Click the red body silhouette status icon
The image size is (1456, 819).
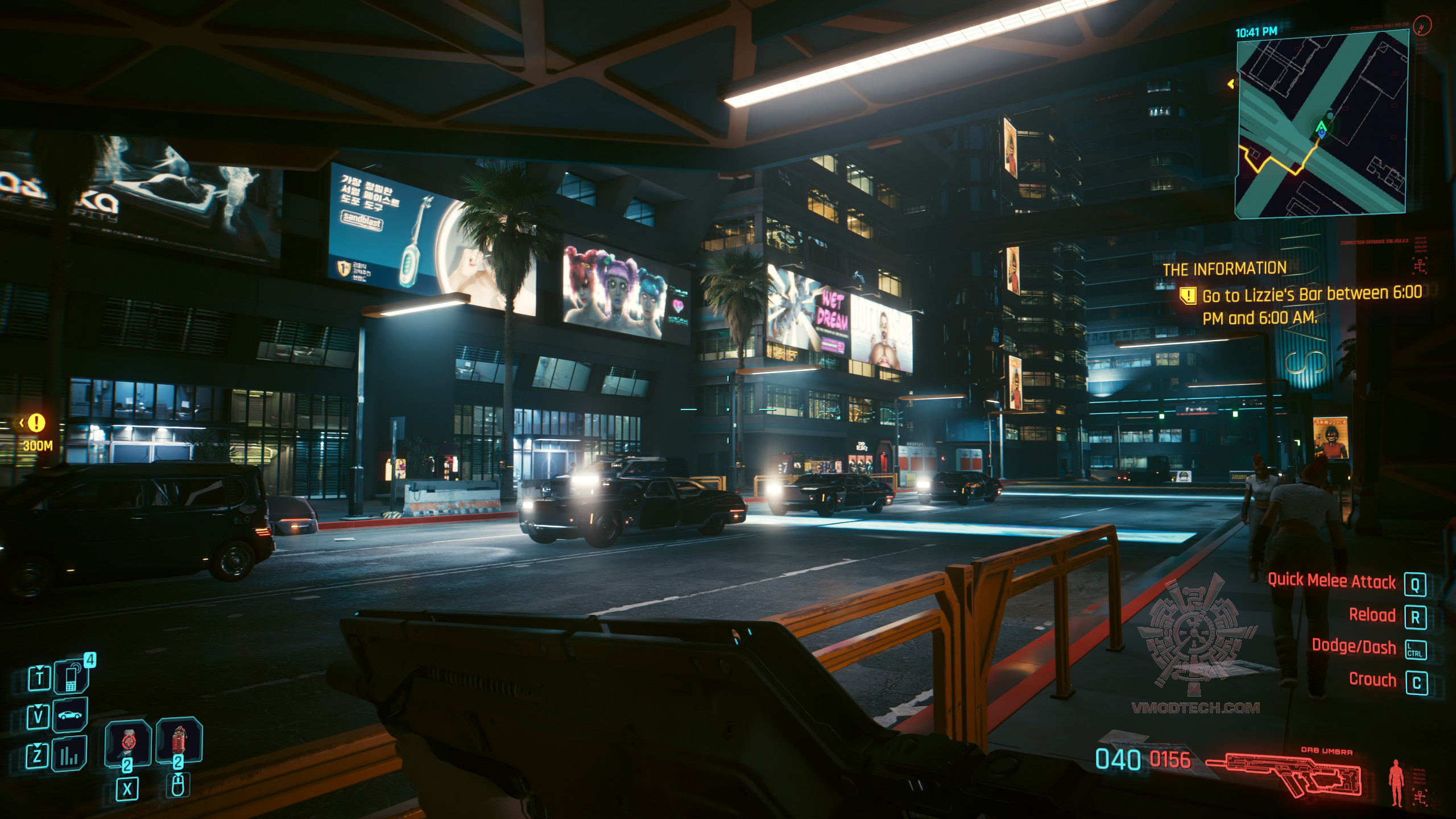1396,784
